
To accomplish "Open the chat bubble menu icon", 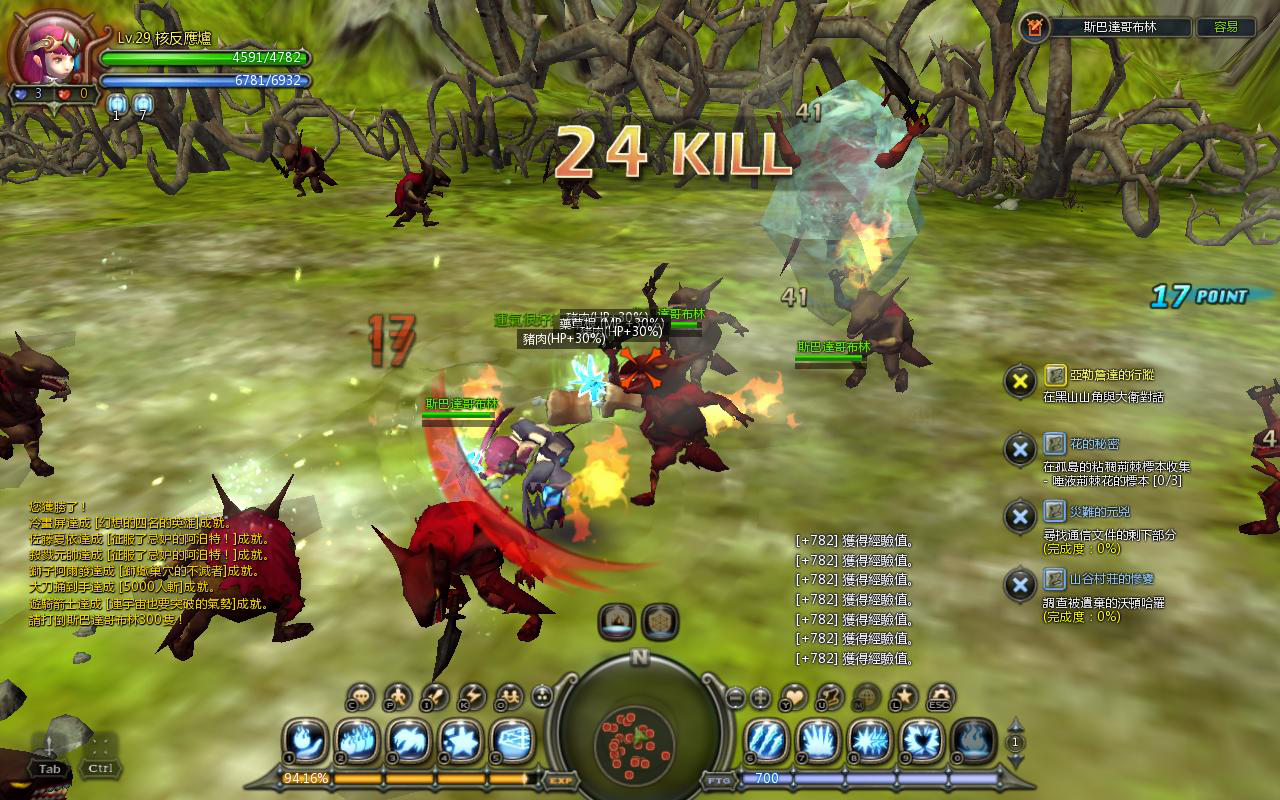I will coord(362,696).
